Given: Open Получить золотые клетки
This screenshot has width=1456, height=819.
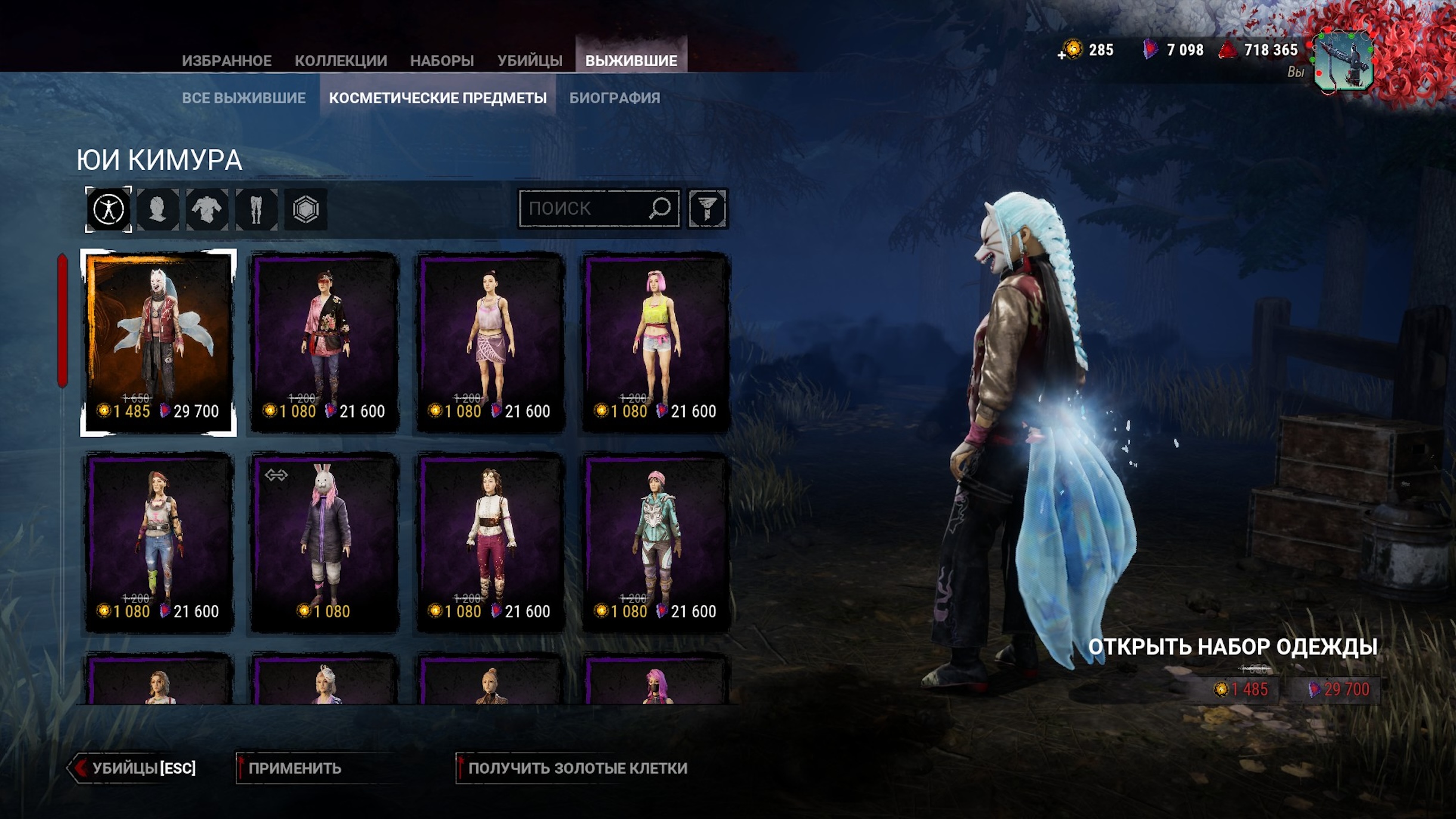Looking at the screenshot, I should [576, 768].
